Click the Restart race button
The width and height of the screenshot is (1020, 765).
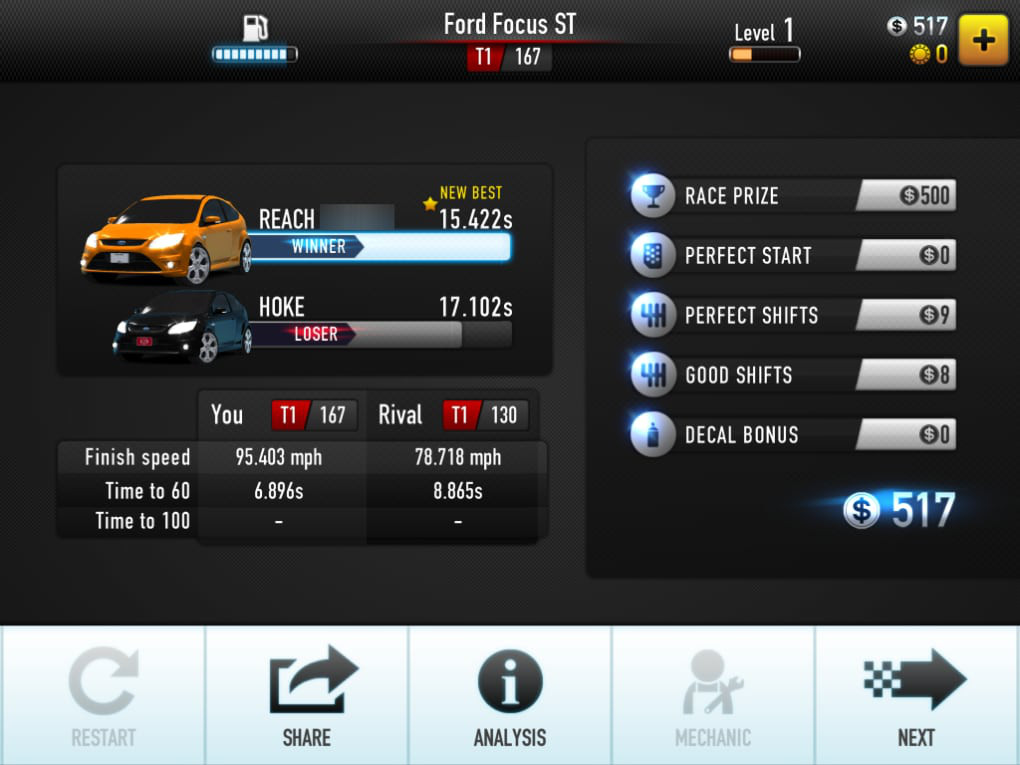(102, 696)
